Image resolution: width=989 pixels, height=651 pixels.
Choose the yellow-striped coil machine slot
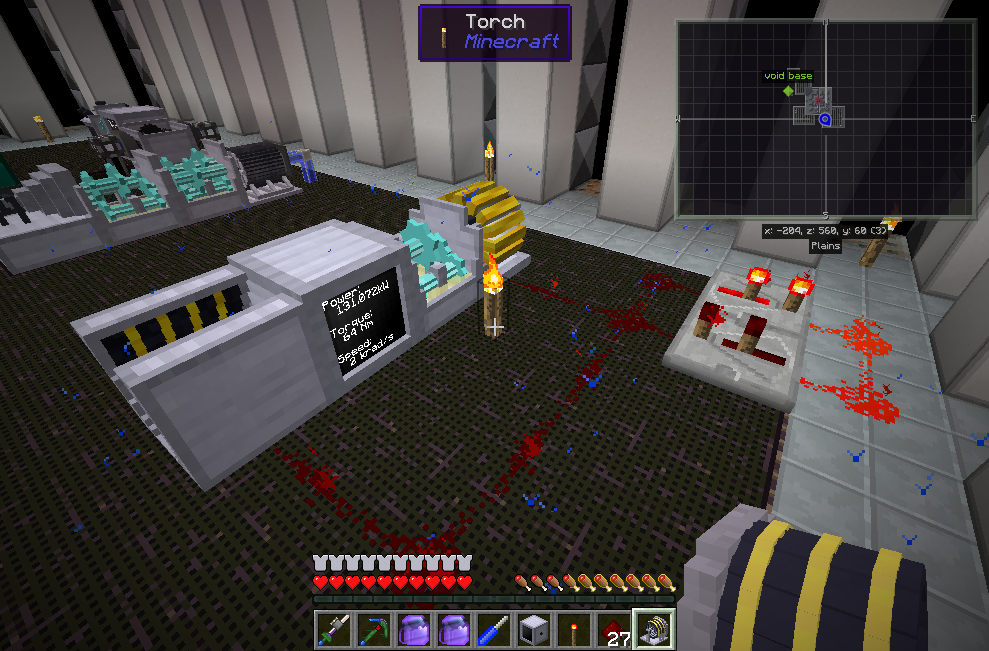(655, 630)
